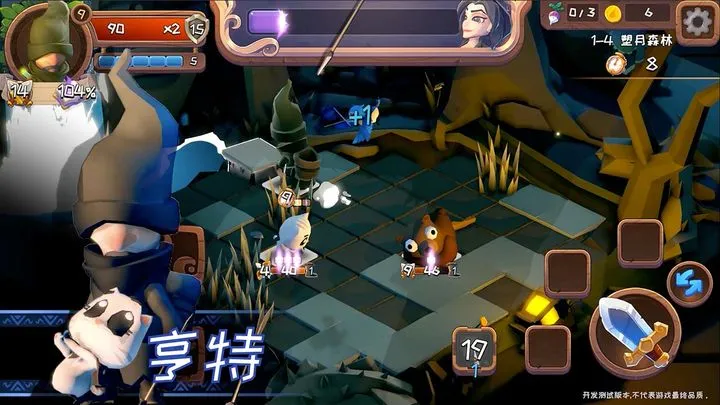Select the slot numbered 19
Viewport: 720px width, 405px height.
475,351
